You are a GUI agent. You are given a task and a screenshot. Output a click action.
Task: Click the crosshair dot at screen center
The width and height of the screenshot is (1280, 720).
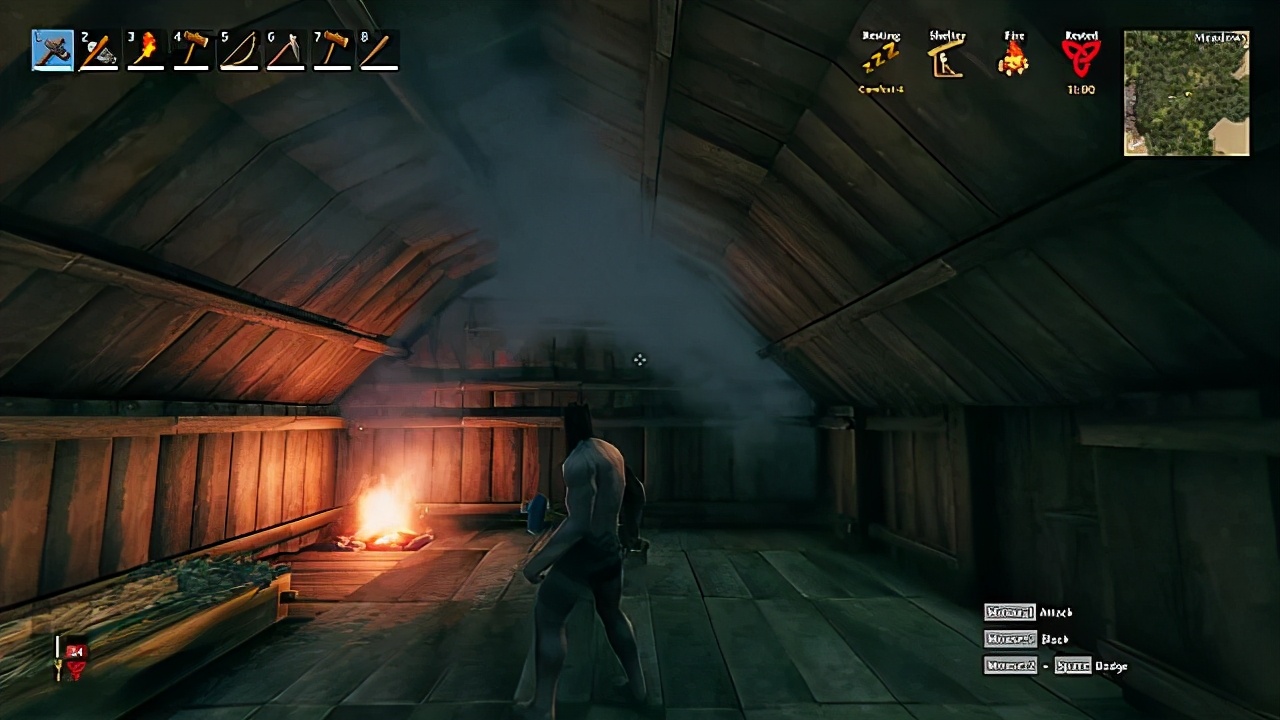click(639, 360)
